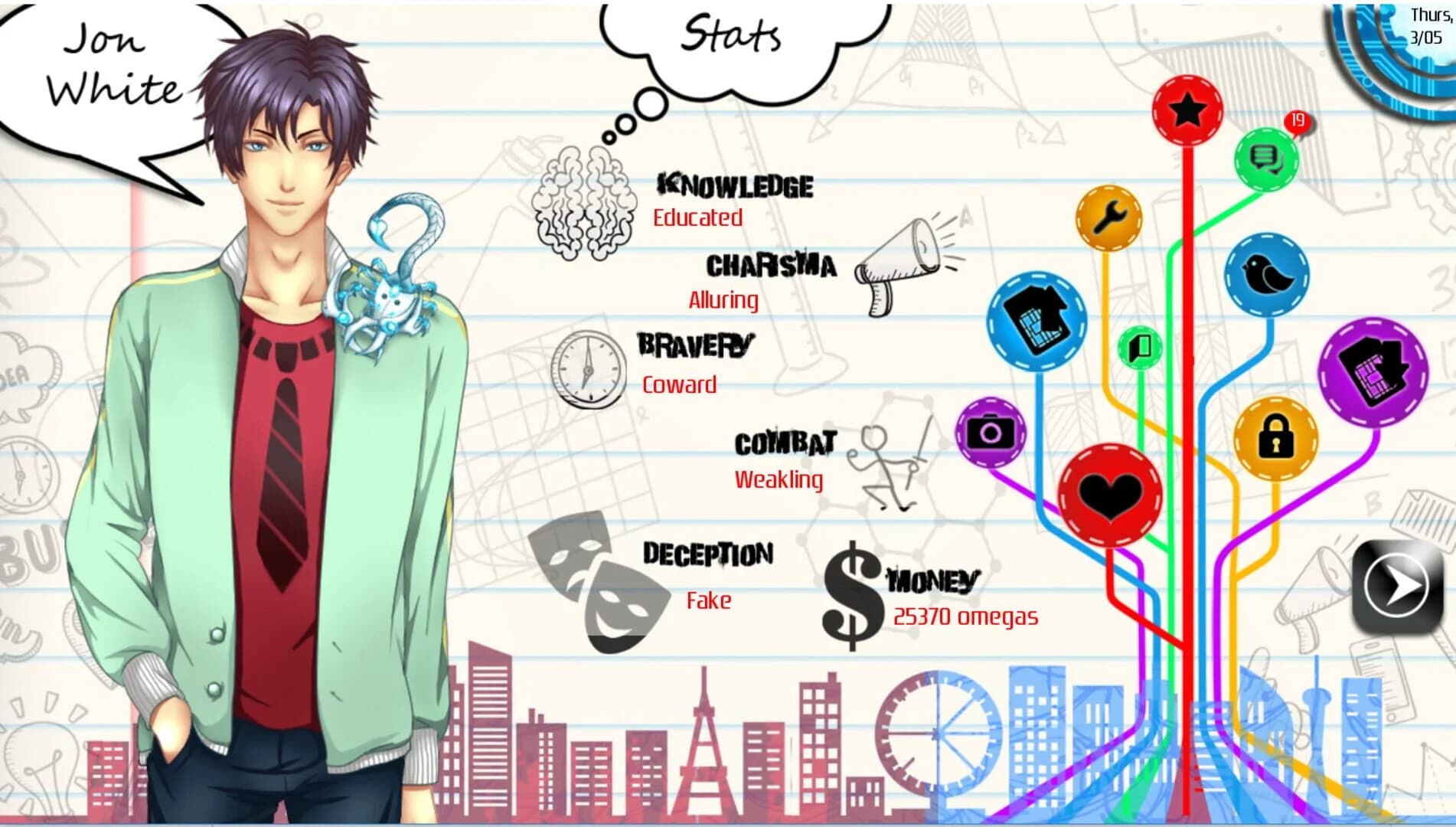The width and height of the screenshot is (1456, 827).
Task: Click the stick figure Combat doodle
Action: click(x=888, y=463)
